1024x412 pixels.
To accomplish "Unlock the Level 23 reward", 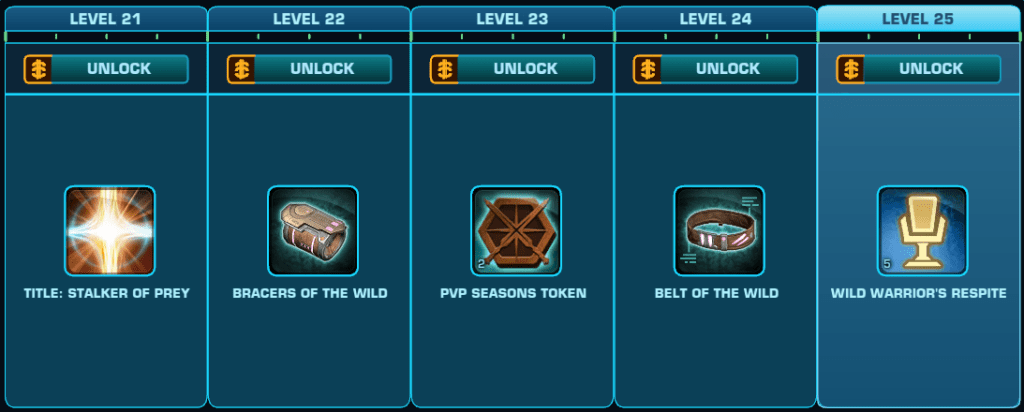I will click(512, 69).
